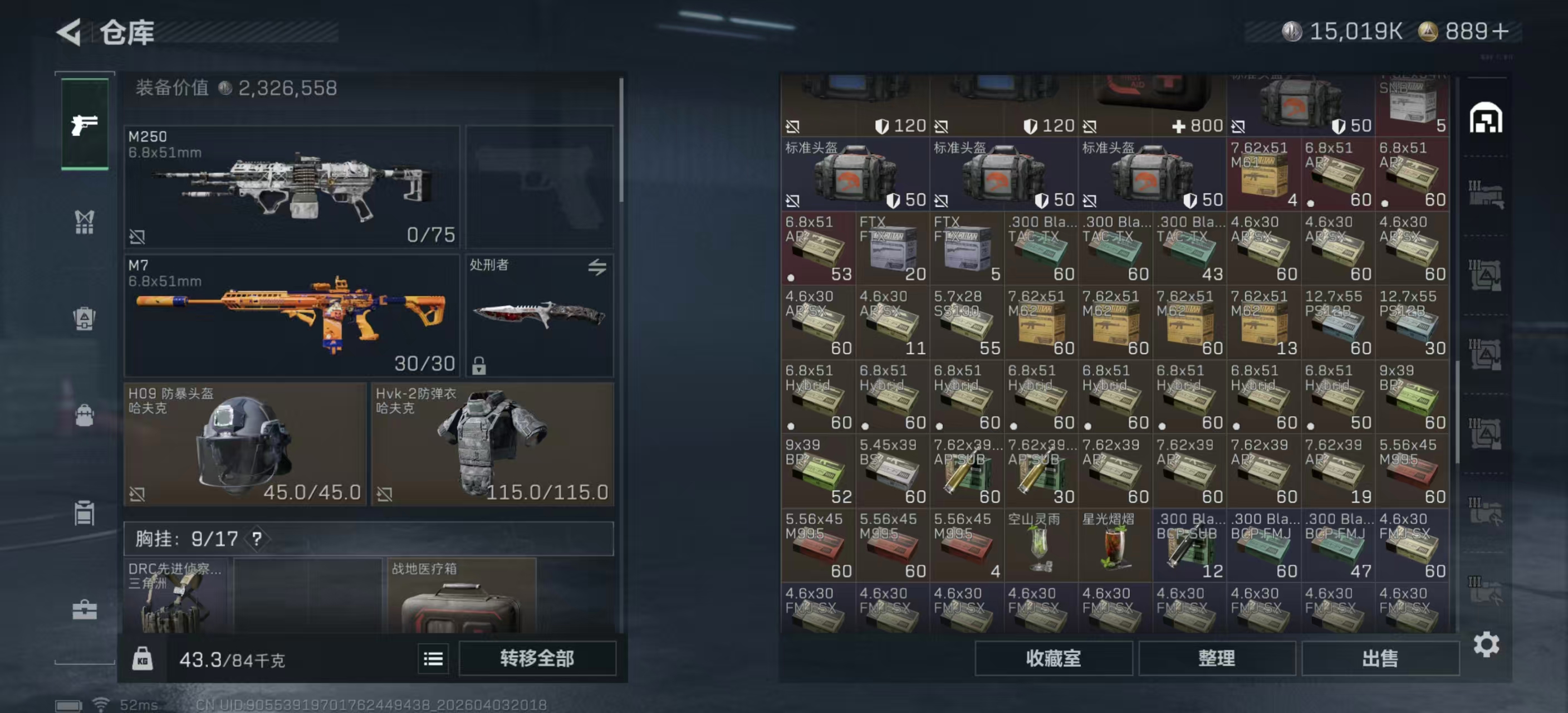Select the 星光熠熠 drink item

tap(1115, 545)
